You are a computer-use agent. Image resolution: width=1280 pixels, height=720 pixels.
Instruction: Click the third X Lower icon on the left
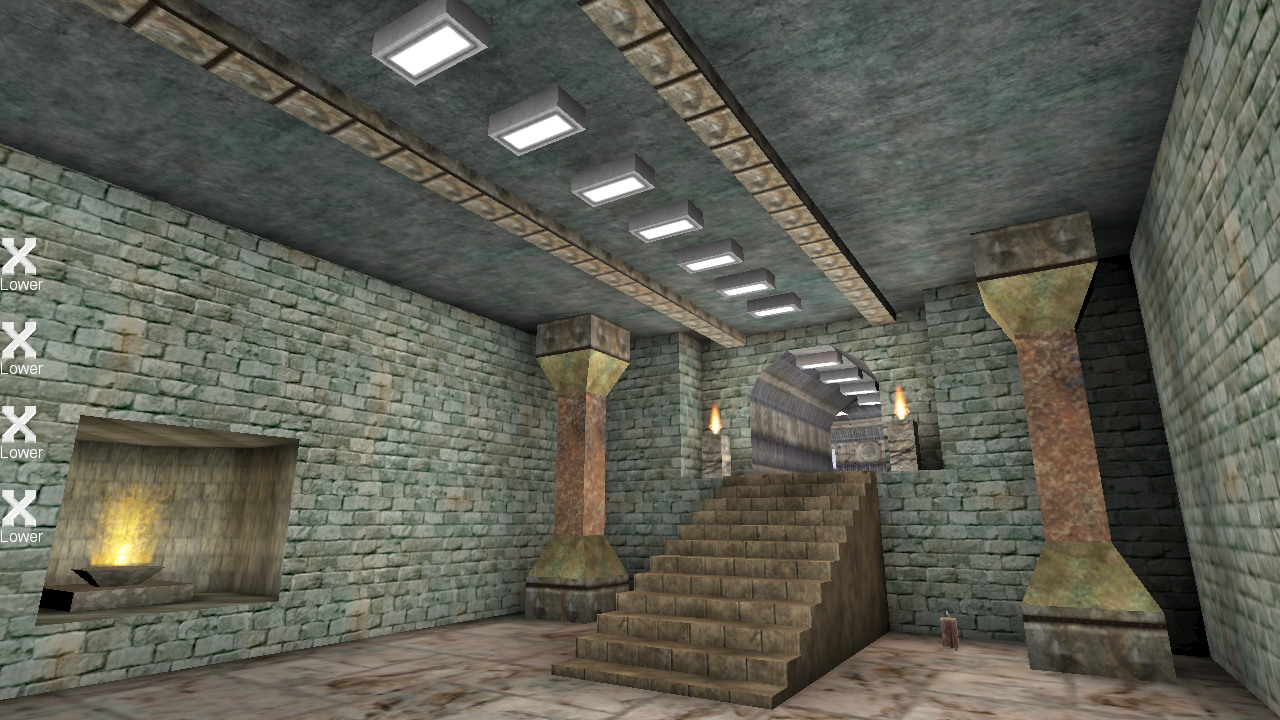pyautogui.click(x=18, y=426)
